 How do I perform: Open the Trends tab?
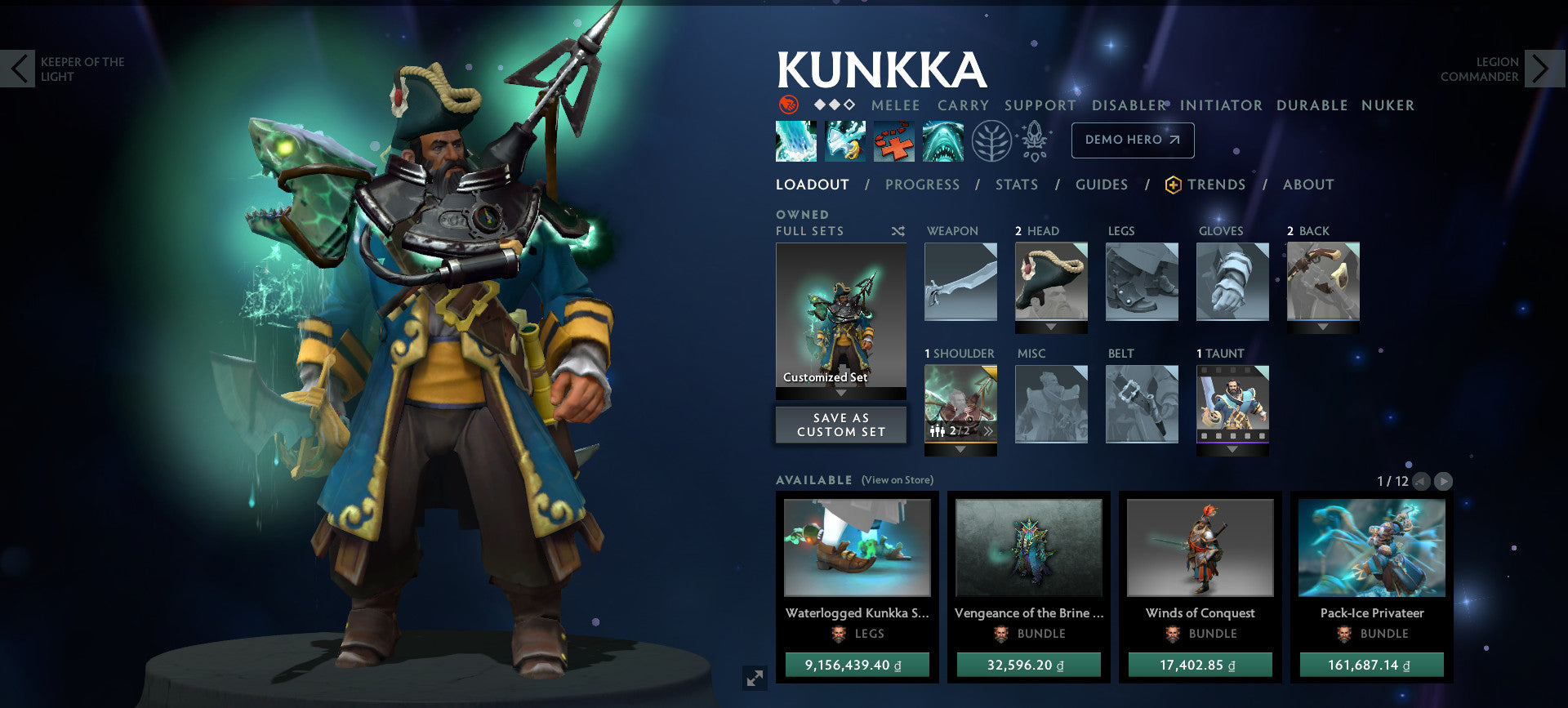1216,185
